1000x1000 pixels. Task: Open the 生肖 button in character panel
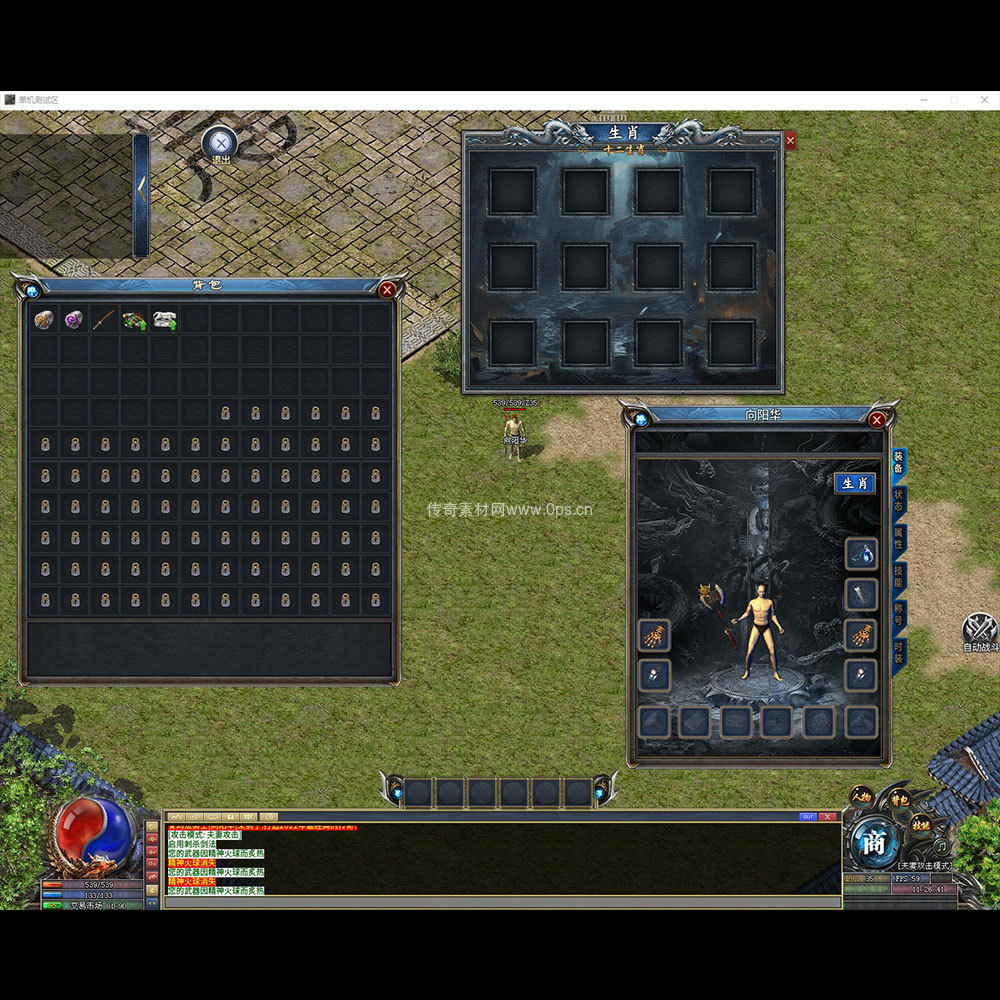click(854, 483)
